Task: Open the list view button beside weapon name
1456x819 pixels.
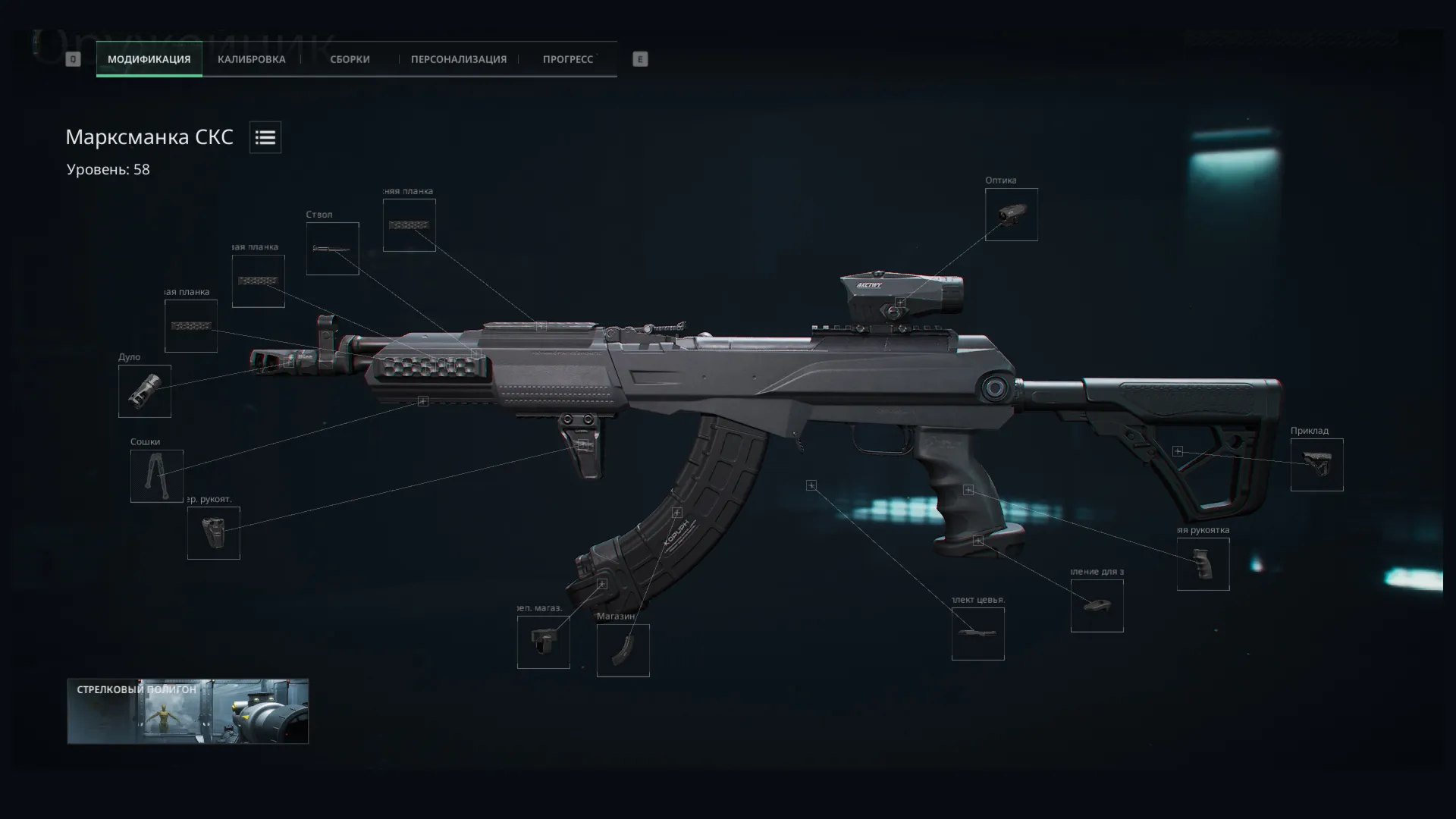Action: 265,137
